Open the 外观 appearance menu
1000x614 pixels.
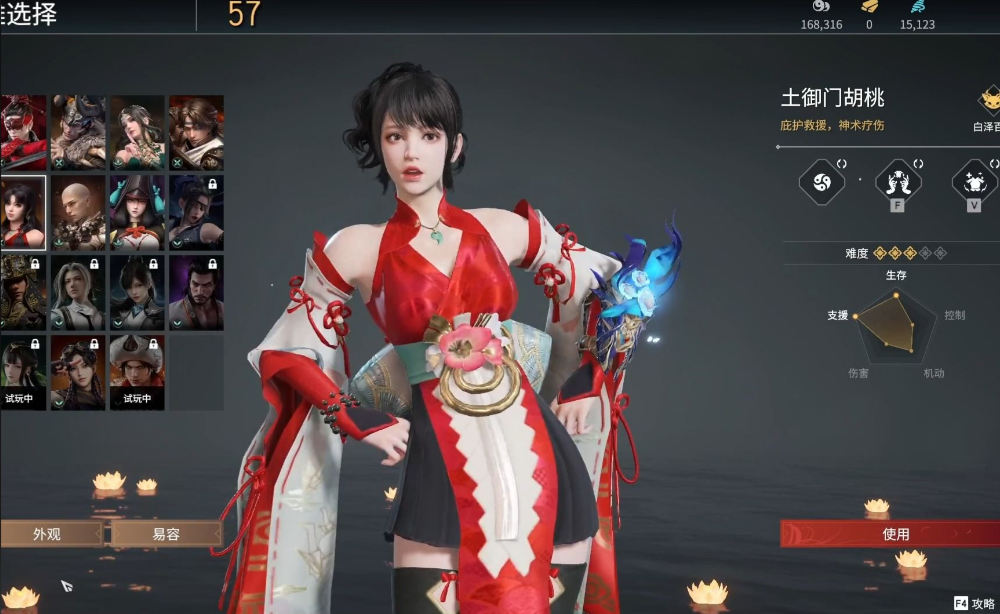48,534
